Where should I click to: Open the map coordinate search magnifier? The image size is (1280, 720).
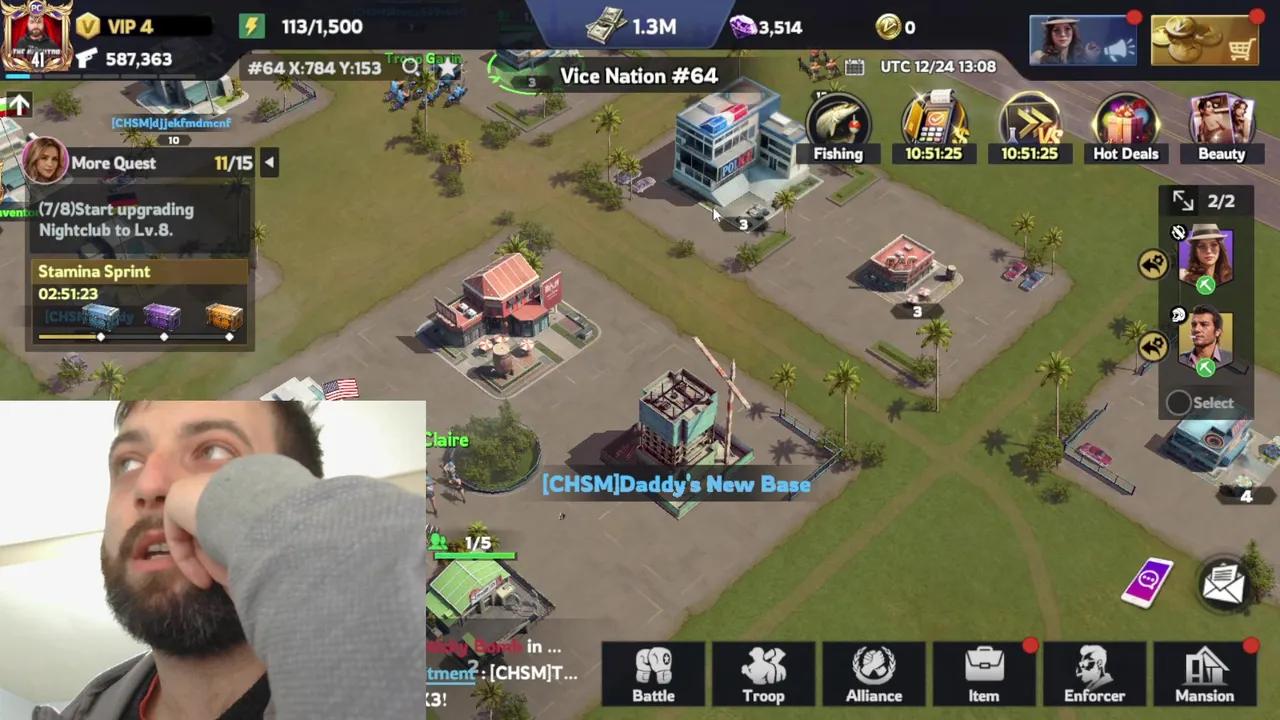pyautogui.click(x=411, y=68)
